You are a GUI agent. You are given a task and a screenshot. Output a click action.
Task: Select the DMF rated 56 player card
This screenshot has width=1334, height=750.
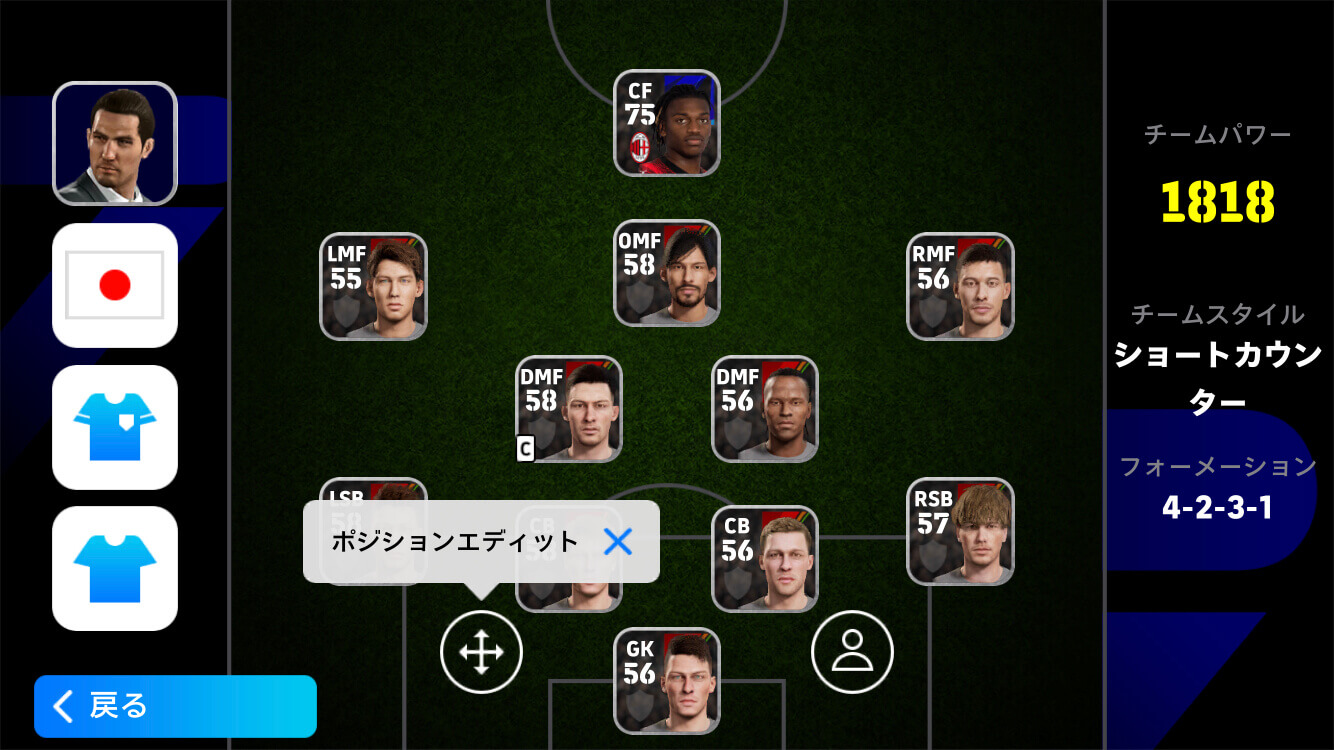(x=763, y=409)
